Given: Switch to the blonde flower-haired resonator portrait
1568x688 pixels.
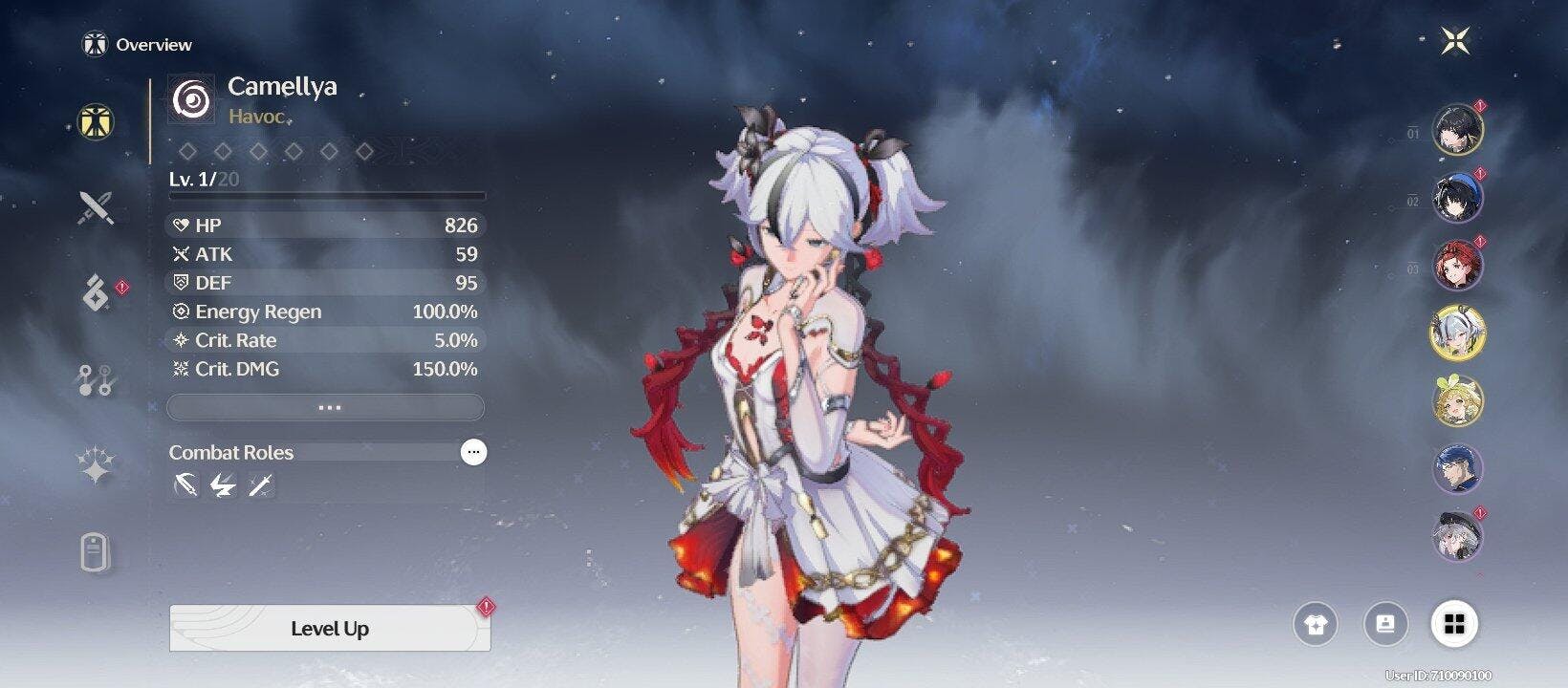Looking at the screenshot, I should click(1457, 400).
